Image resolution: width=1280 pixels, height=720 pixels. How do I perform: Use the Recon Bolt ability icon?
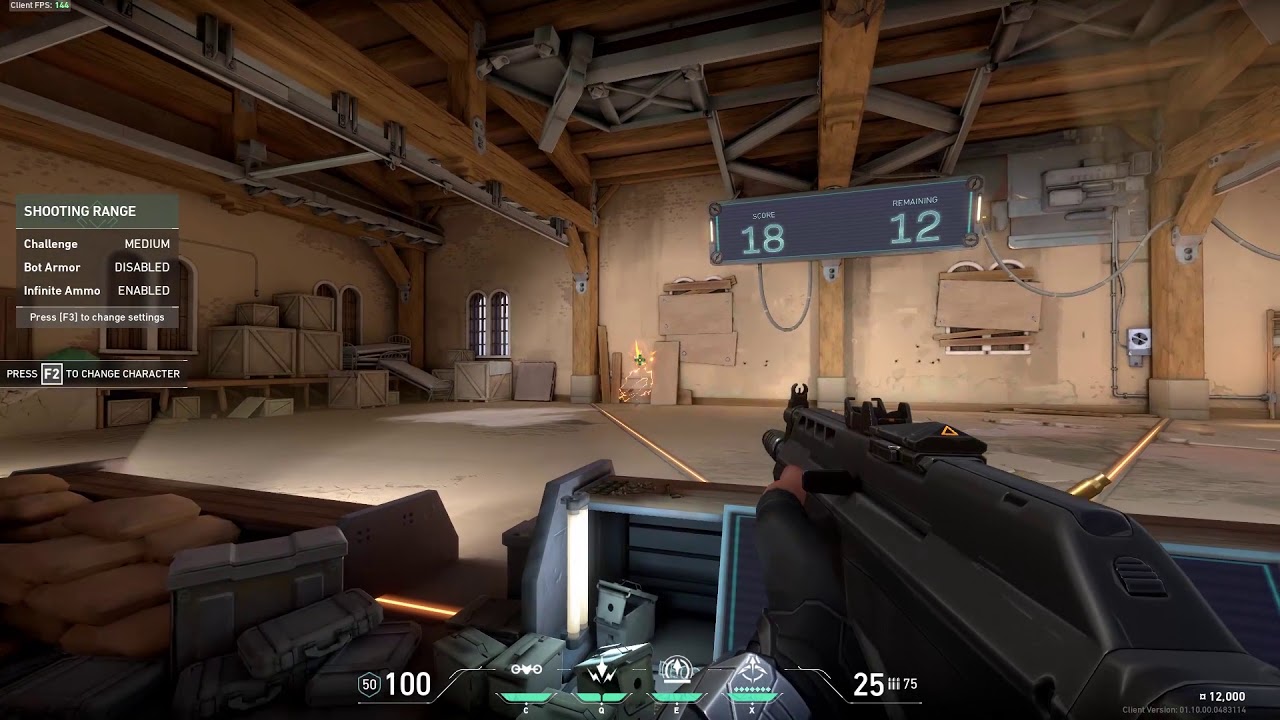pos(677,671)
